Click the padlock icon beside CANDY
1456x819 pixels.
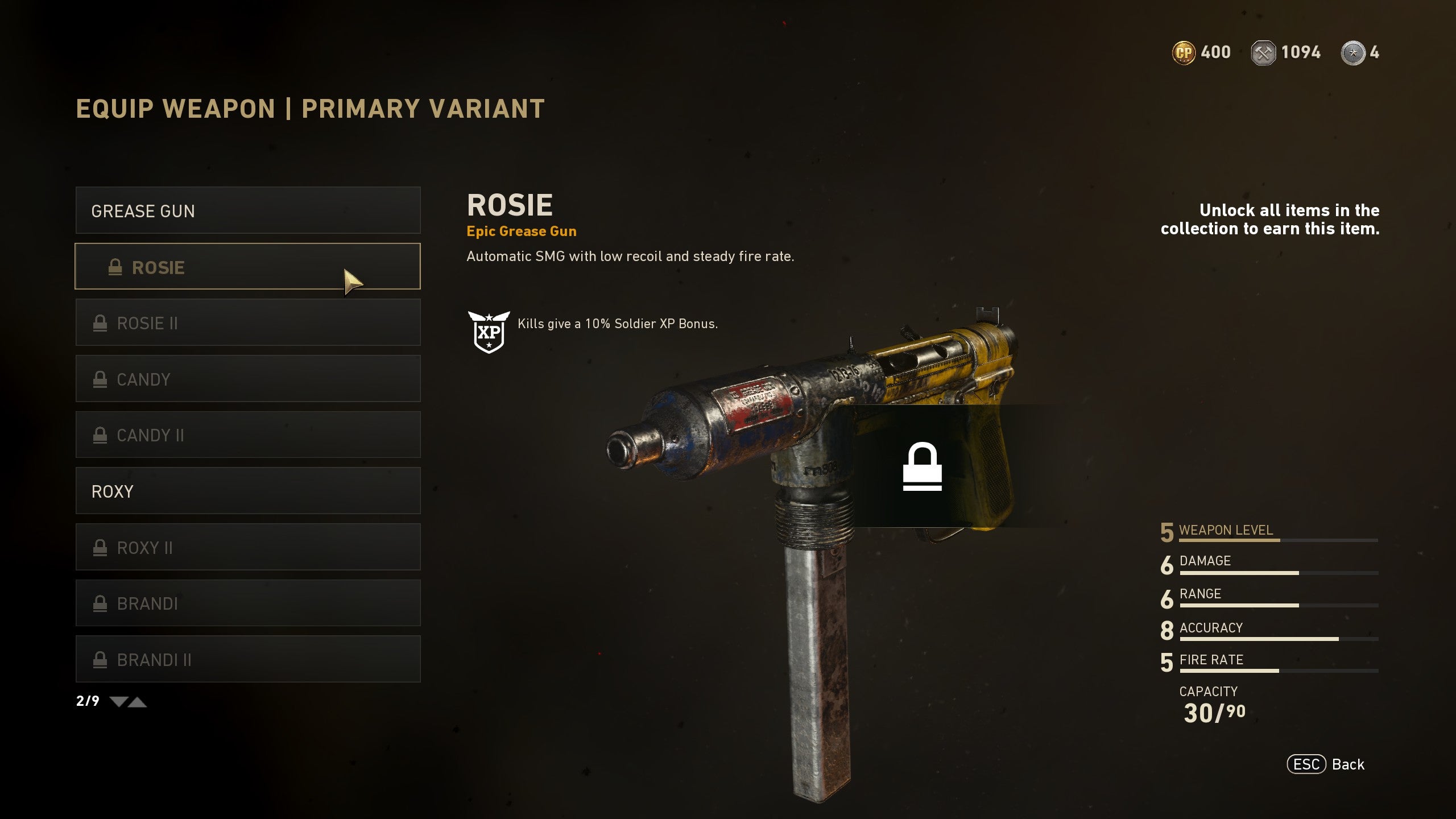click(x=100, y=379)
